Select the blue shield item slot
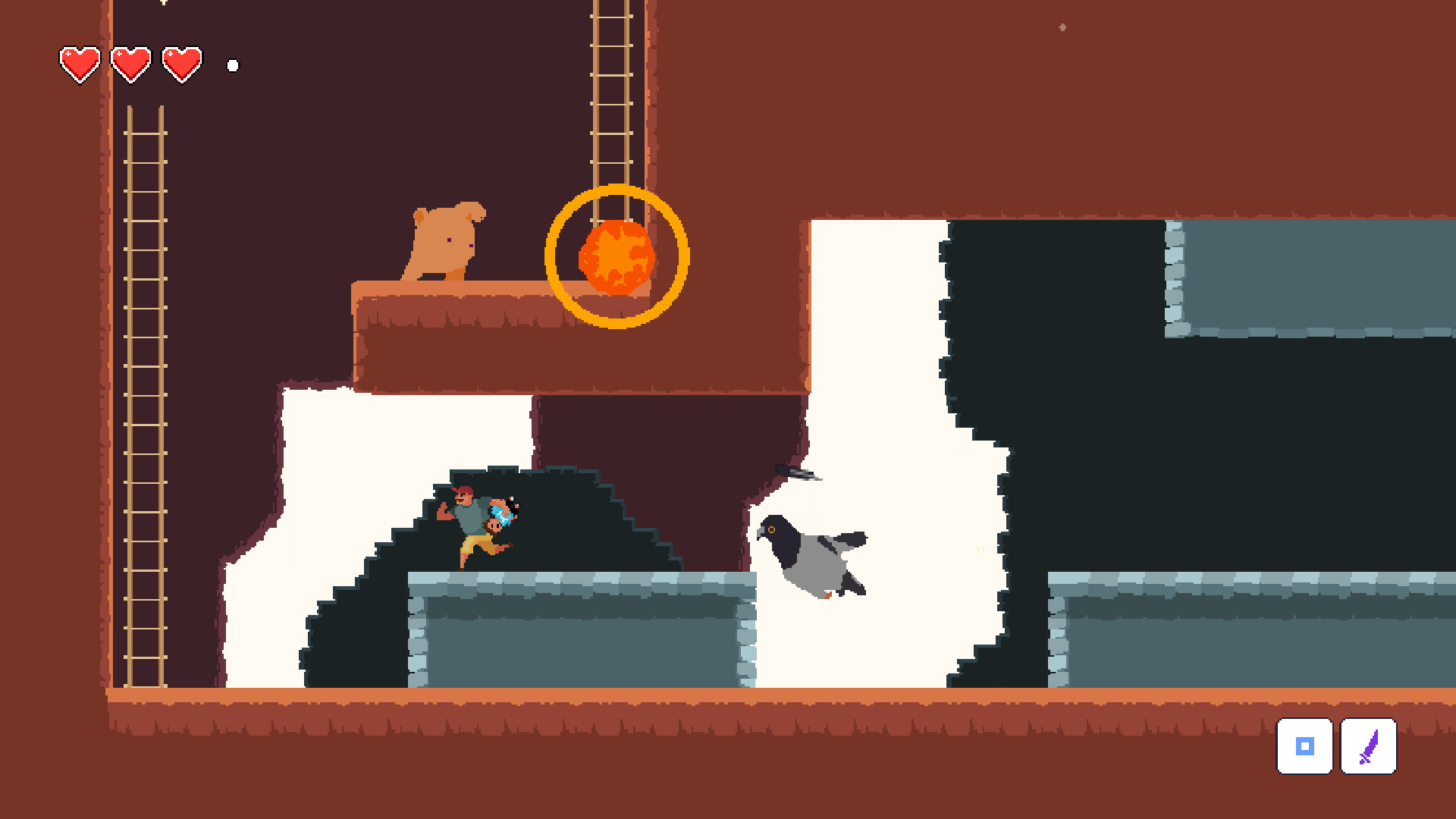This screenshot has height=819, width=1456. [1305, 746]
